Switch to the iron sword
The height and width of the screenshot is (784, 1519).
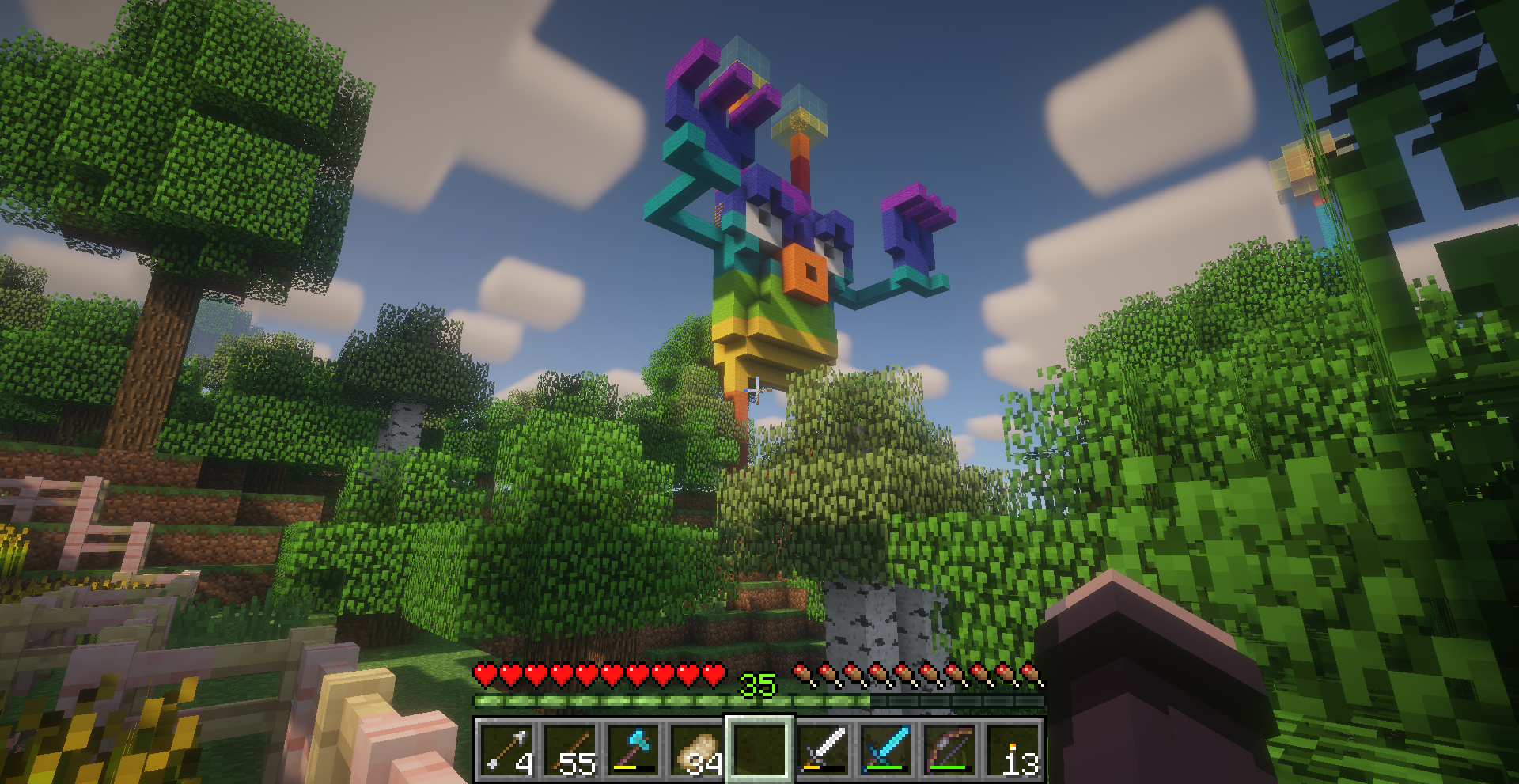coord(823,749)
